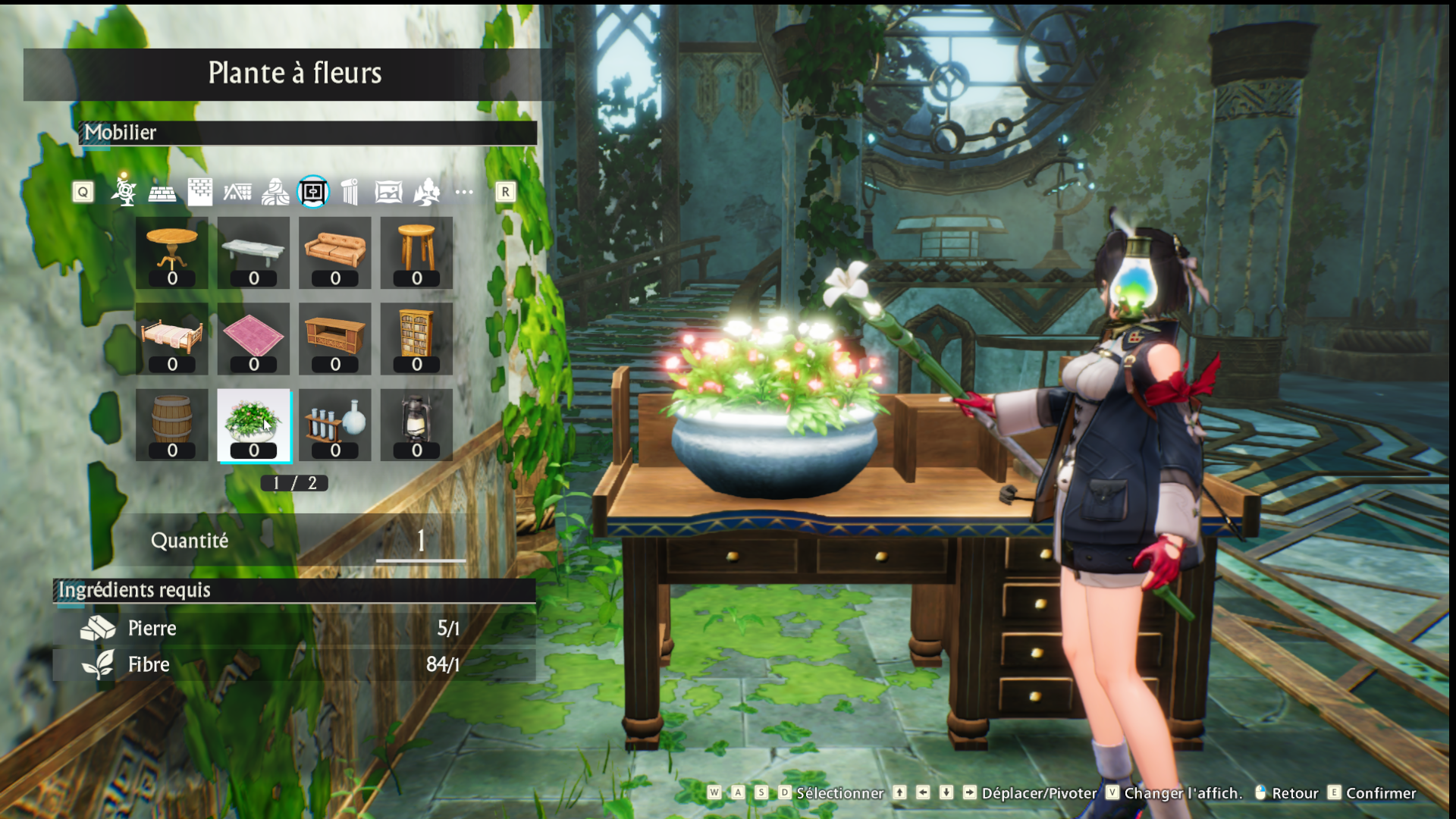Open the framed picture category tab
Screen dimensions: 1456x819
[388, 193]
